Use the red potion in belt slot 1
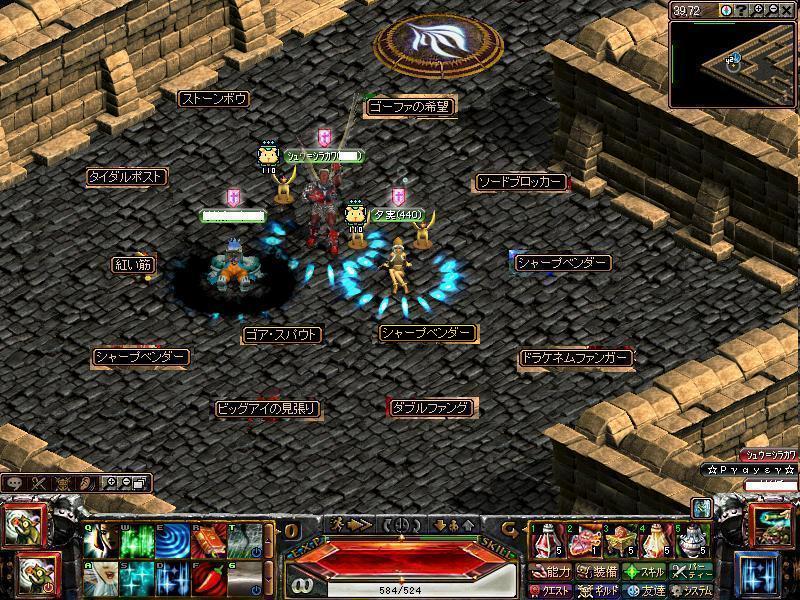This screenshot has height=600, width=800. click(x=545, y=541)
